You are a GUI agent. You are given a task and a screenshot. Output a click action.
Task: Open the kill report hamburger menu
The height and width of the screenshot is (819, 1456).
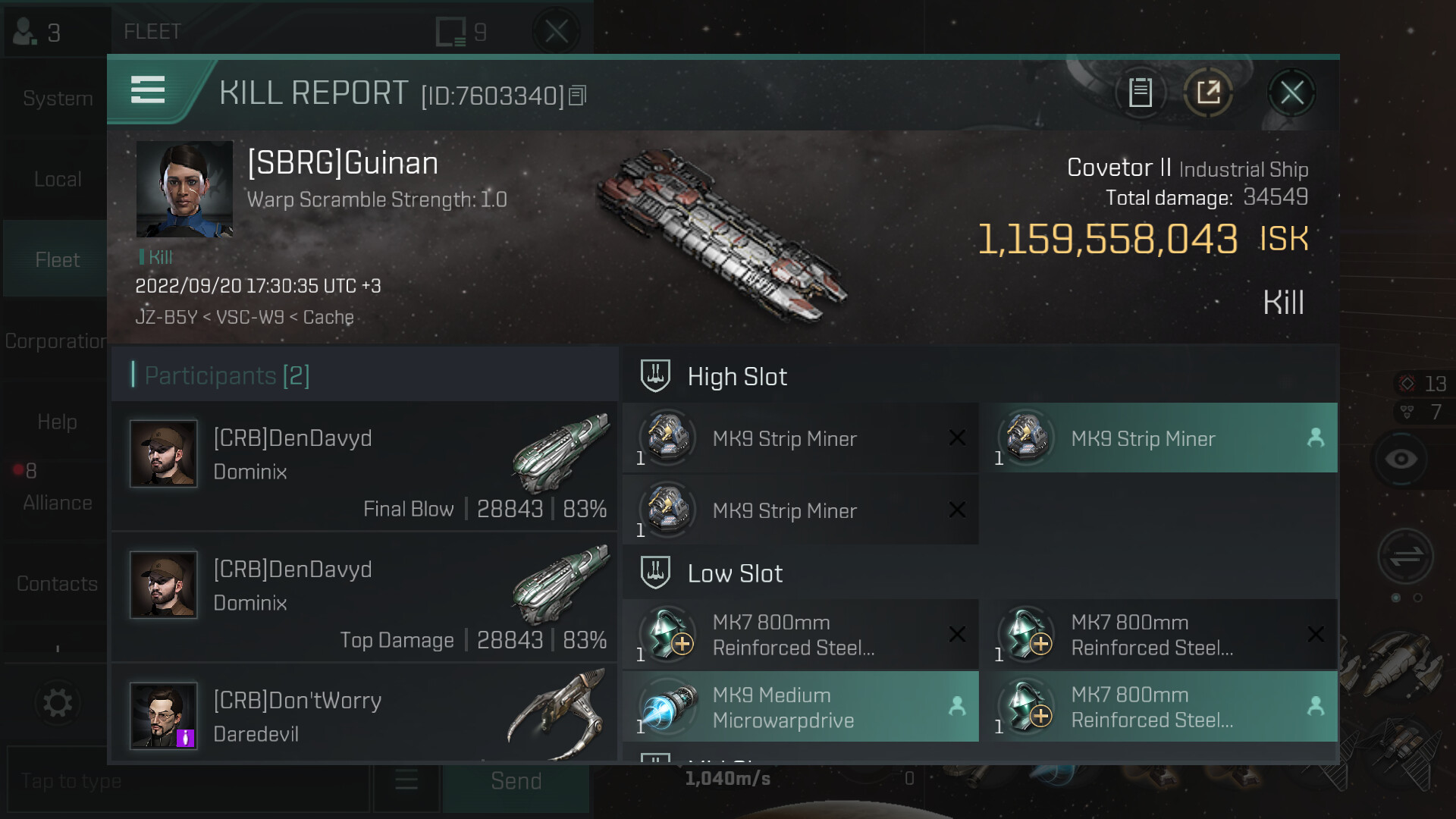(148, 90)
